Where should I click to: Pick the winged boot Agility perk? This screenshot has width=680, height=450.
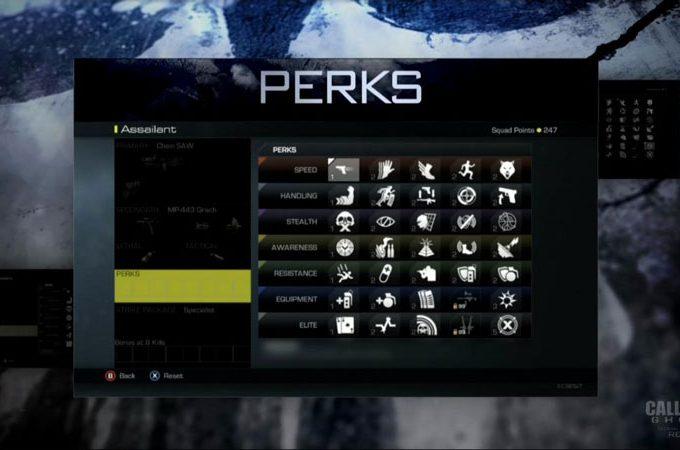[424, 170]
